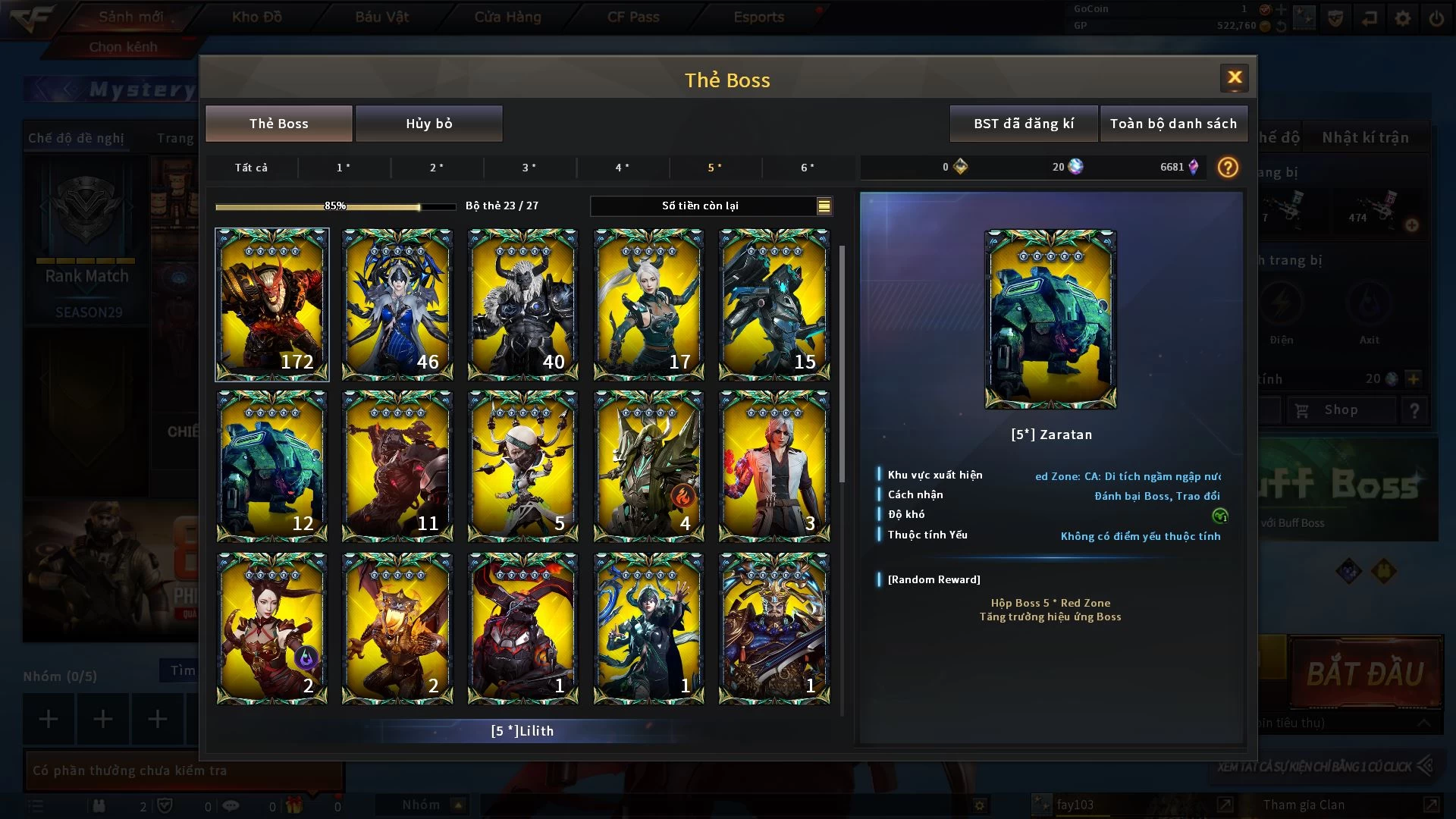Select the Zaratan card with count 12

click(x=272, y=466)
